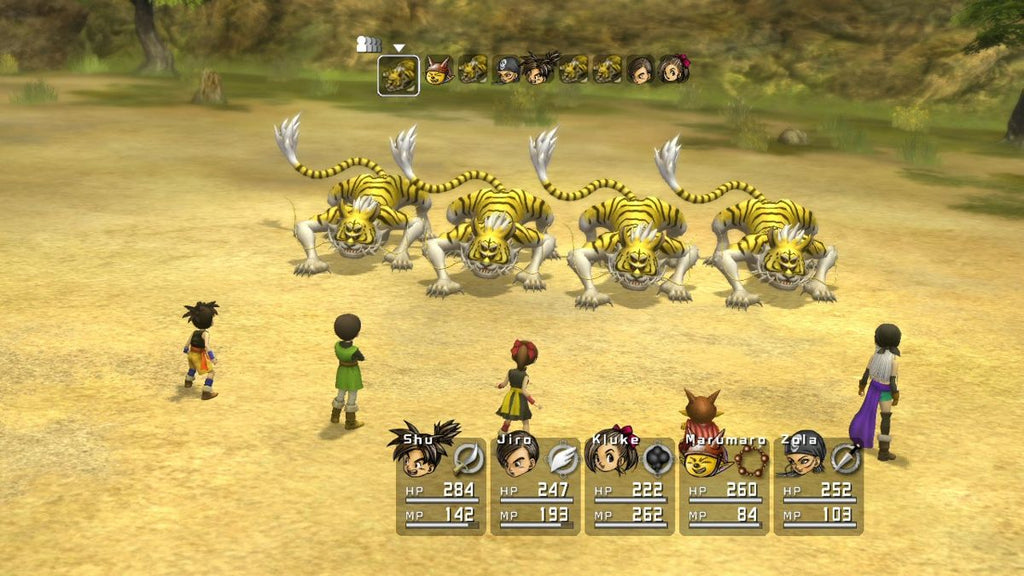
Task: Select the bead ring icon beside Marumaro's name
Action: [x=751, y=460]
